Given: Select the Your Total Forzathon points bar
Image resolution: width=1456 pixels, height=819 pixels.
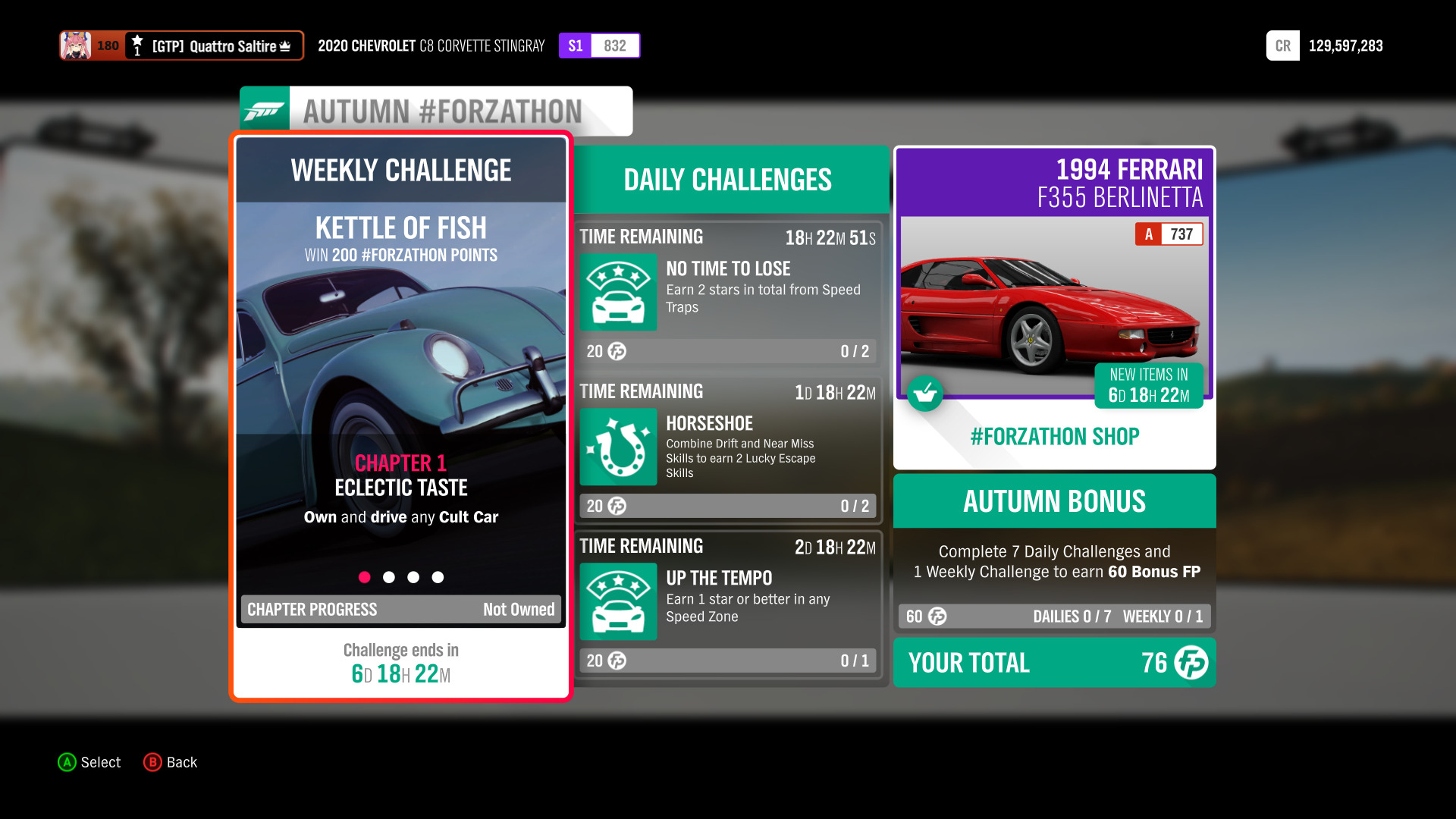Looking at the screenshot, I should coord(1054,663).
